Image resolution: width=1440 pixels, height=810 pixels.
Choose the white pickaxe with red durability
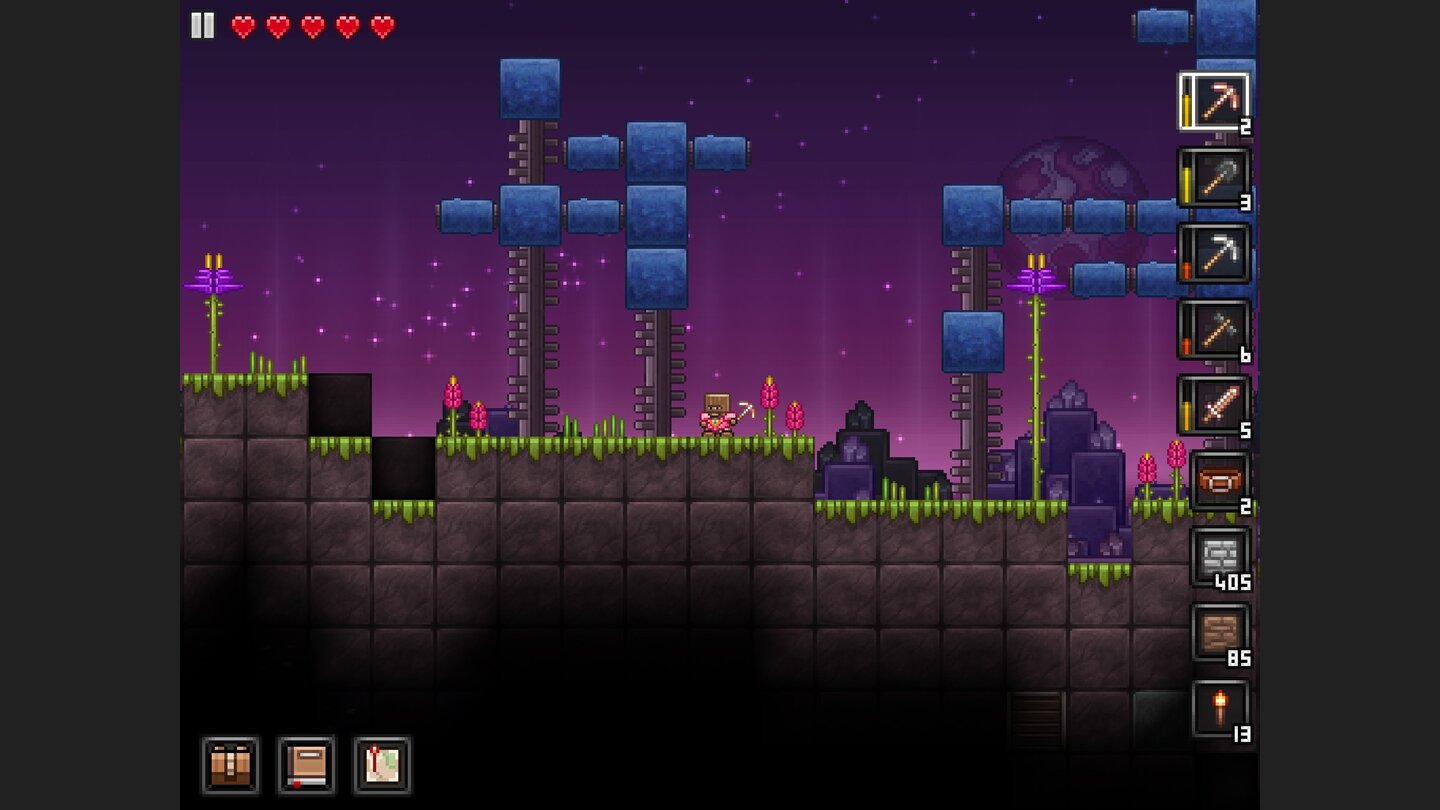point(1214,254)
